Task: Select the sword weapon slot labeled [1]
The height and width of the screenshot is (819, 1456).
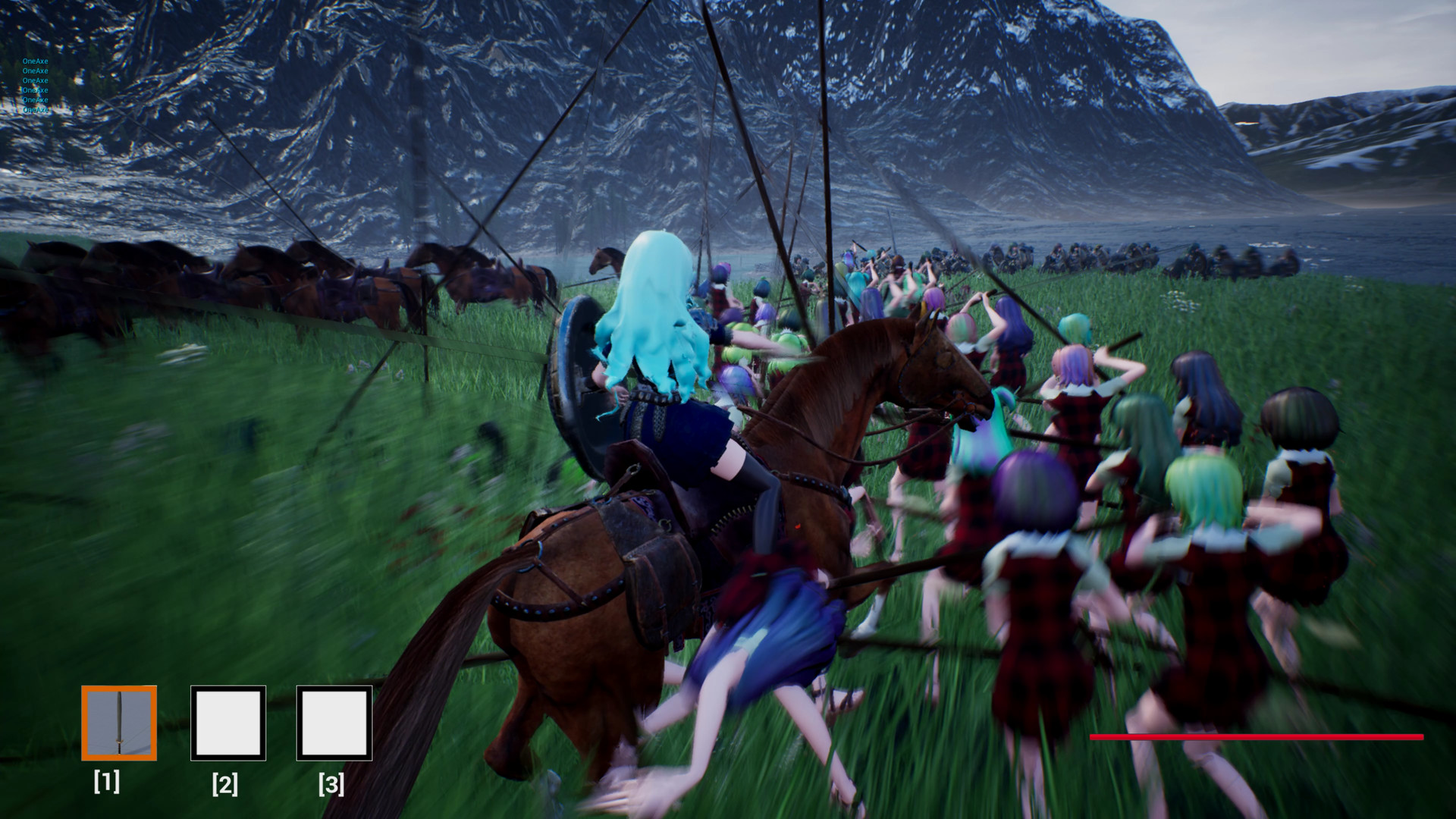Action: [119, 723]
